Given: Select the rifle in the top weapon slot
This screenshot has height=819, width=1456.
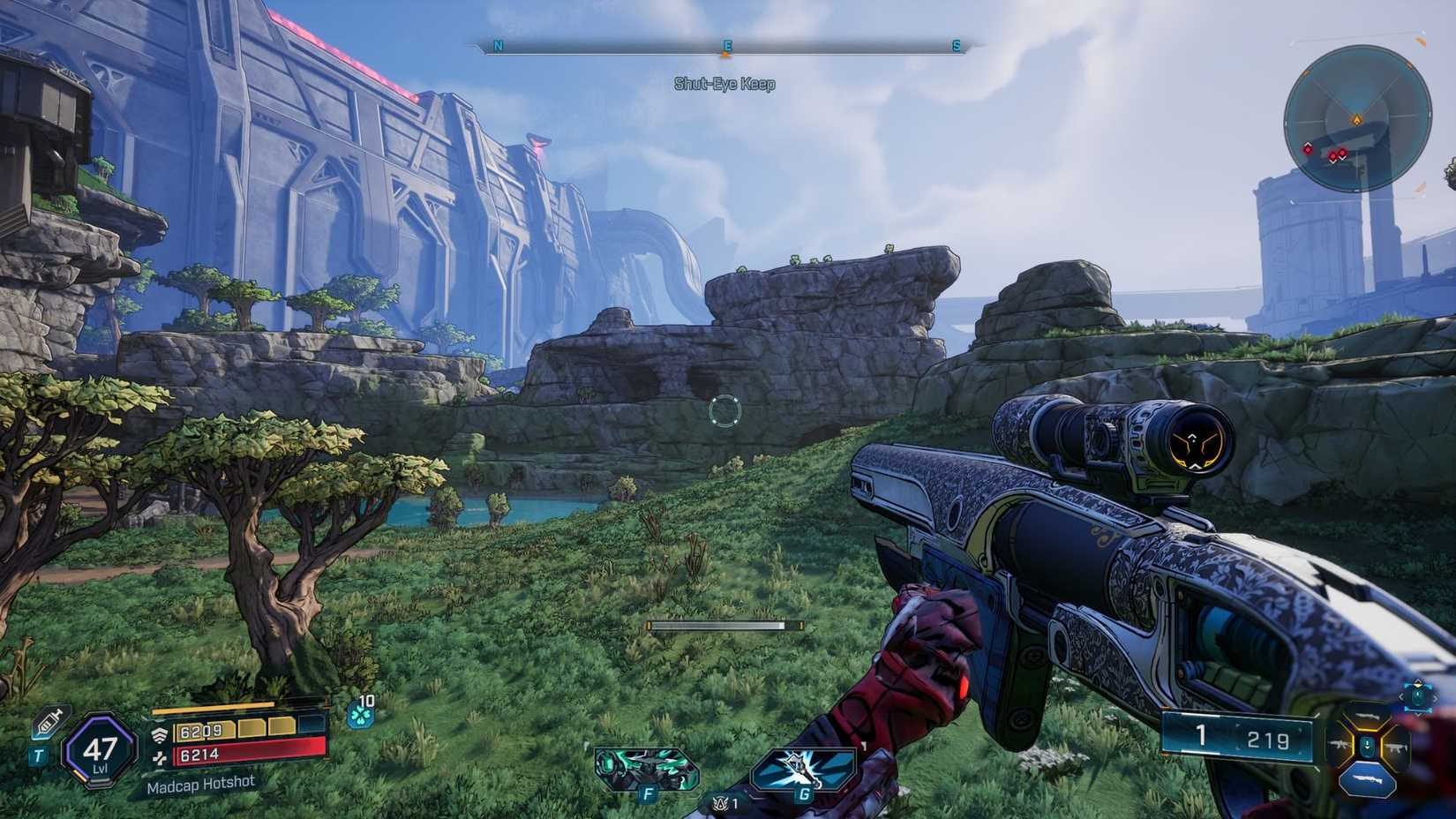Looking at the screenshot, I should 1368,717.
